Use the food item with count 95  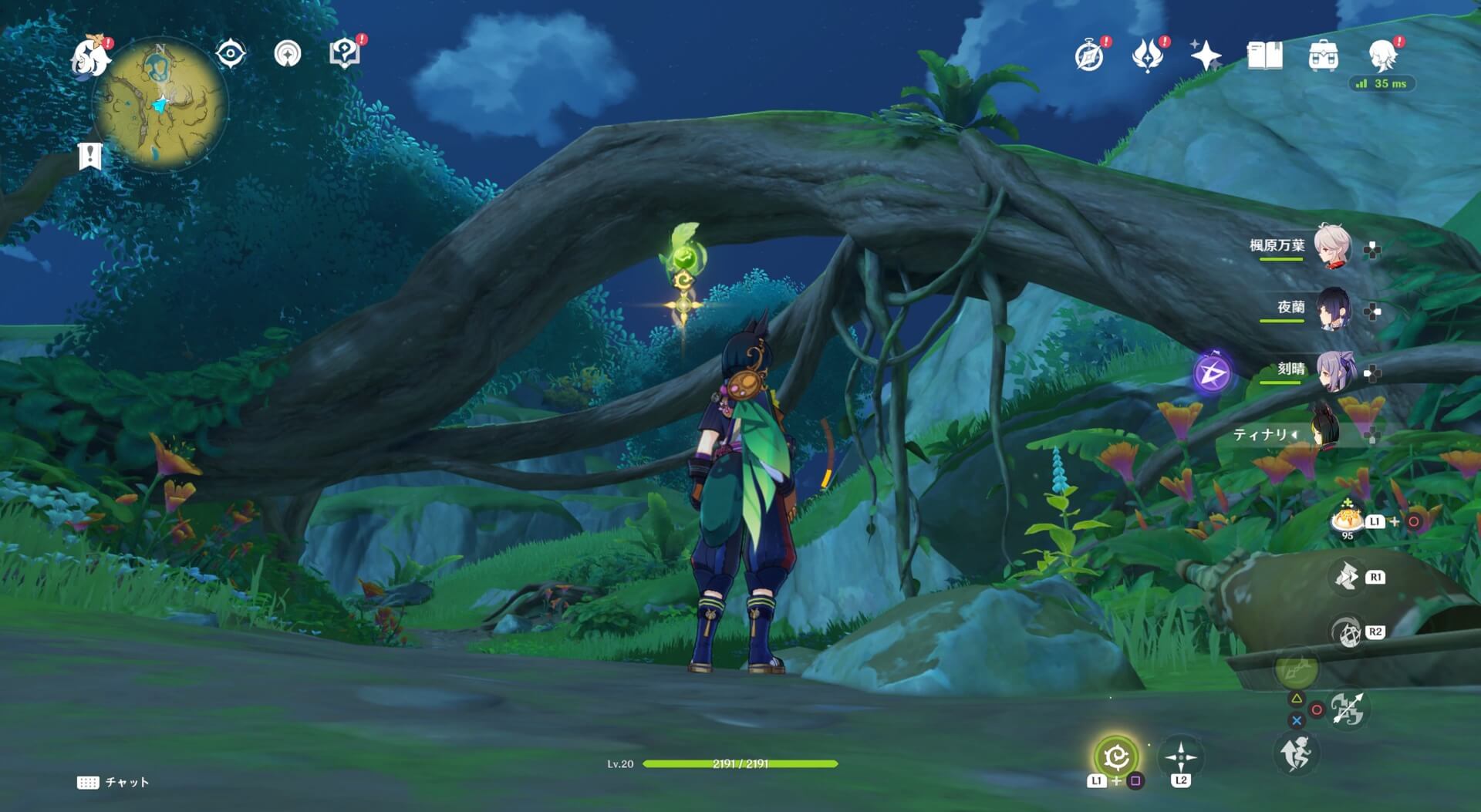[x=1347, y=520]
